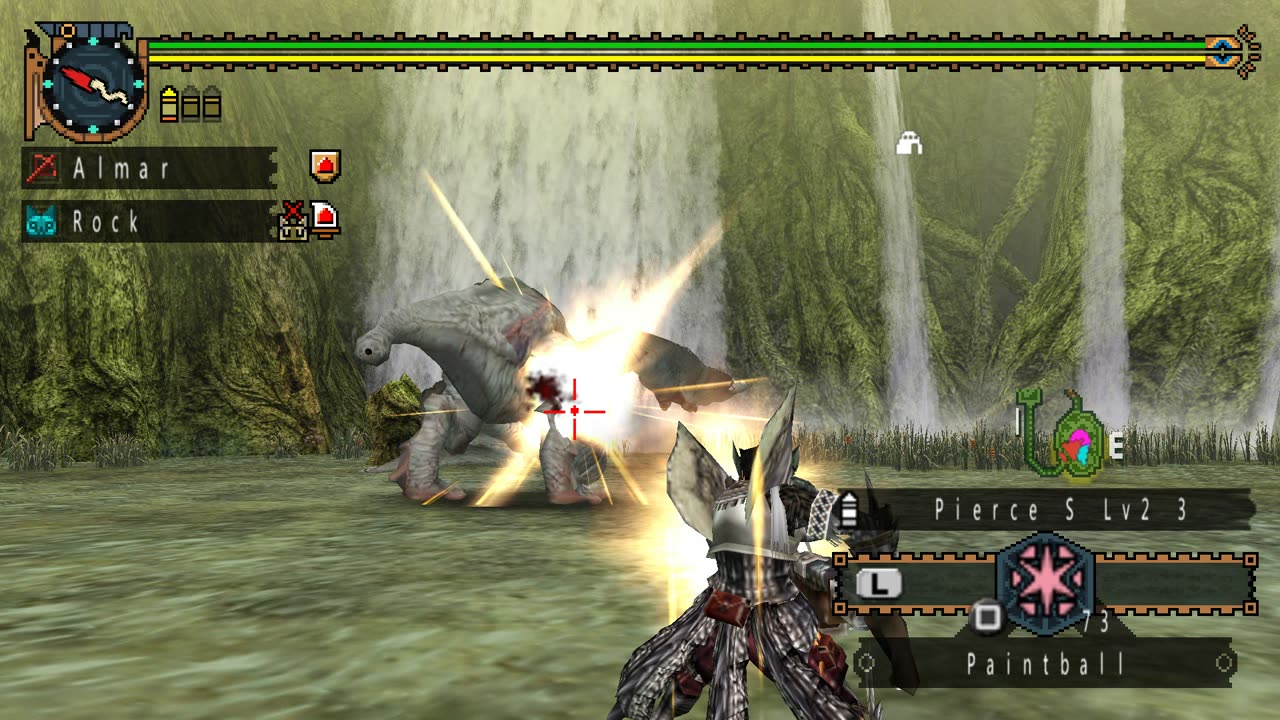Click the crossed-out icon beside Rock
Image resolution: width=1280 pixels, height=720 pixels.
[293, 221]
